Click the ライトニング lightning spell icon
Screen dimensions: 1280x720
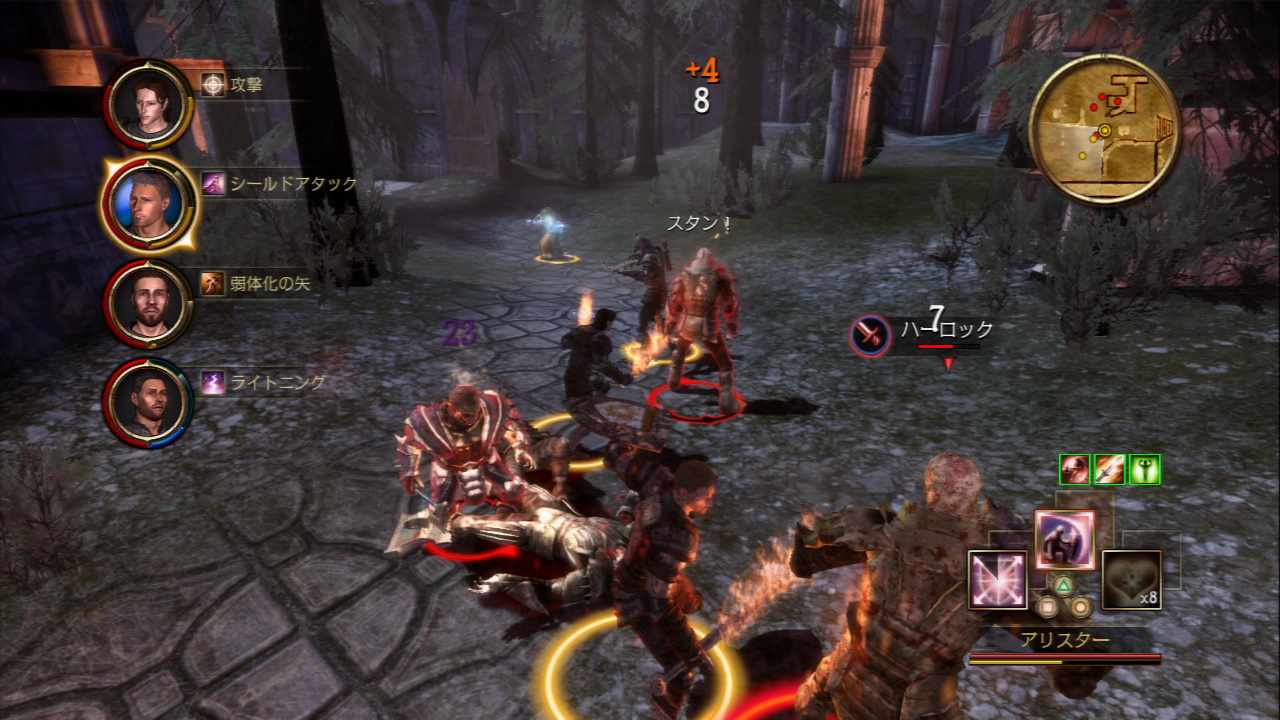pyautogui.click(x=213, y=382)
